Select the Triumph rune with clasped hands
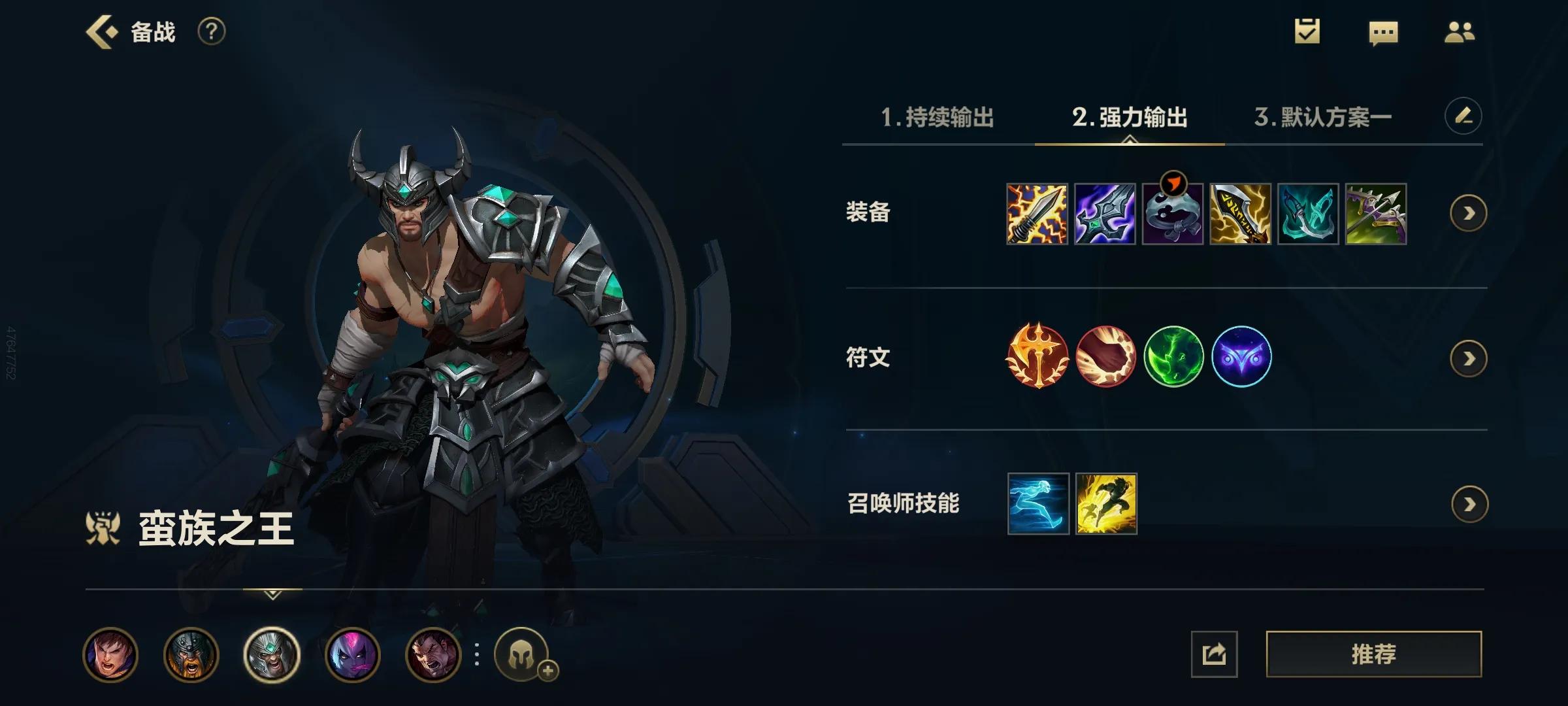The height and width of the screenshot is (706, 1568). [1107, 356]
